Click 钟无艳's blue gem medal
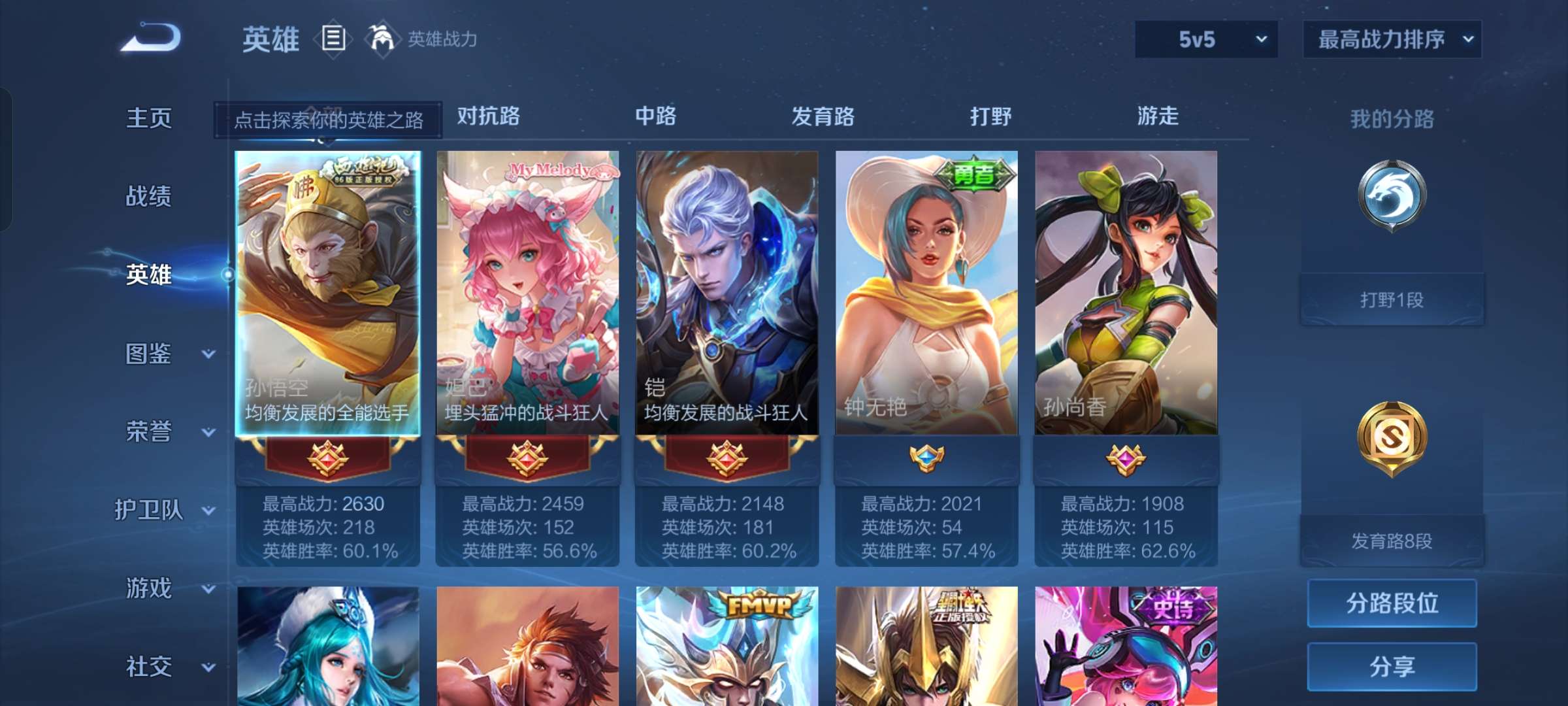Viewport: 1568px width, 706px height. [926, 458]
